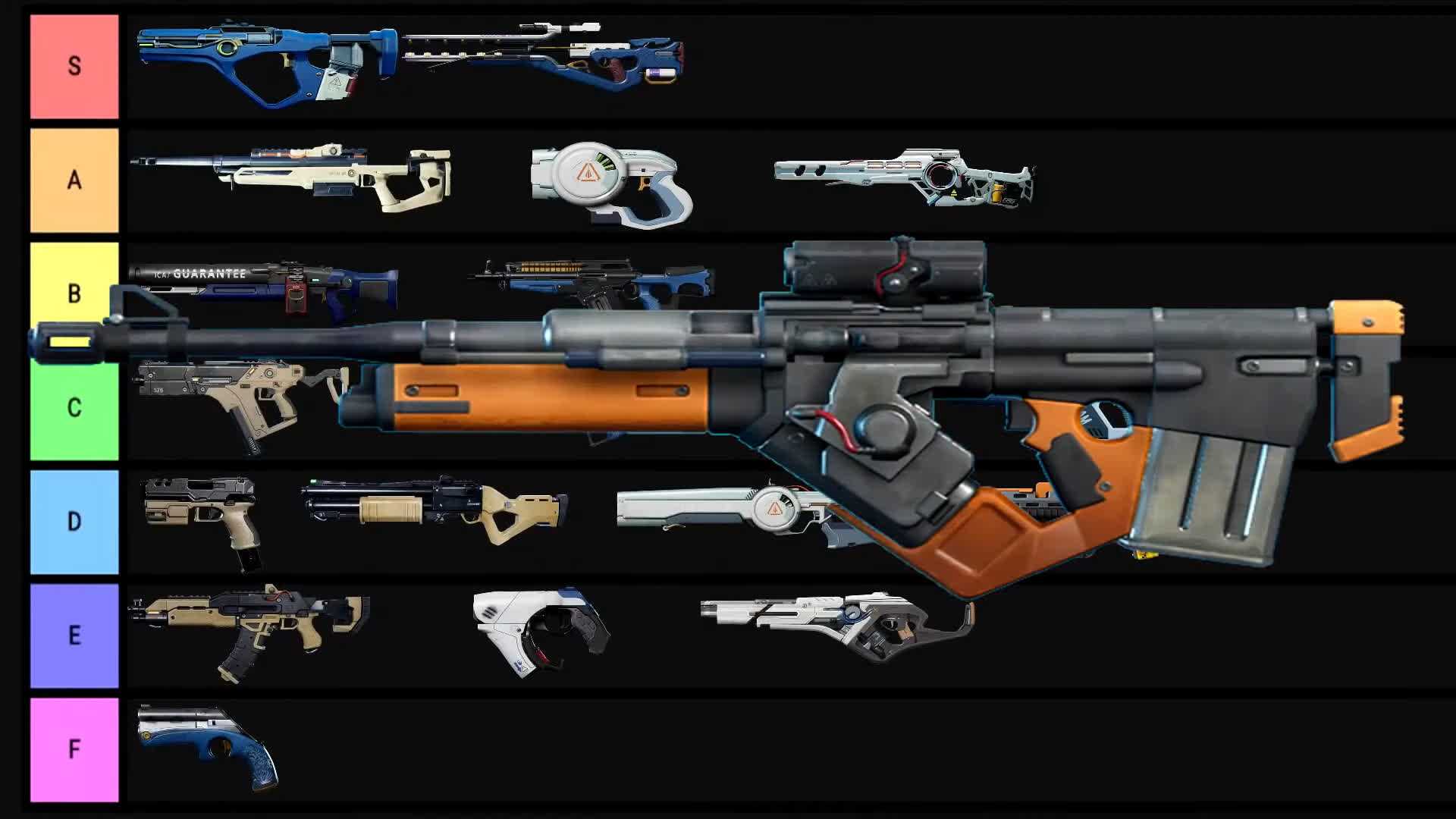This screenshot has height=819, width=1456.
Task: Pick the white ring-grip pistol in E tier
Action: tap(540, 626)
